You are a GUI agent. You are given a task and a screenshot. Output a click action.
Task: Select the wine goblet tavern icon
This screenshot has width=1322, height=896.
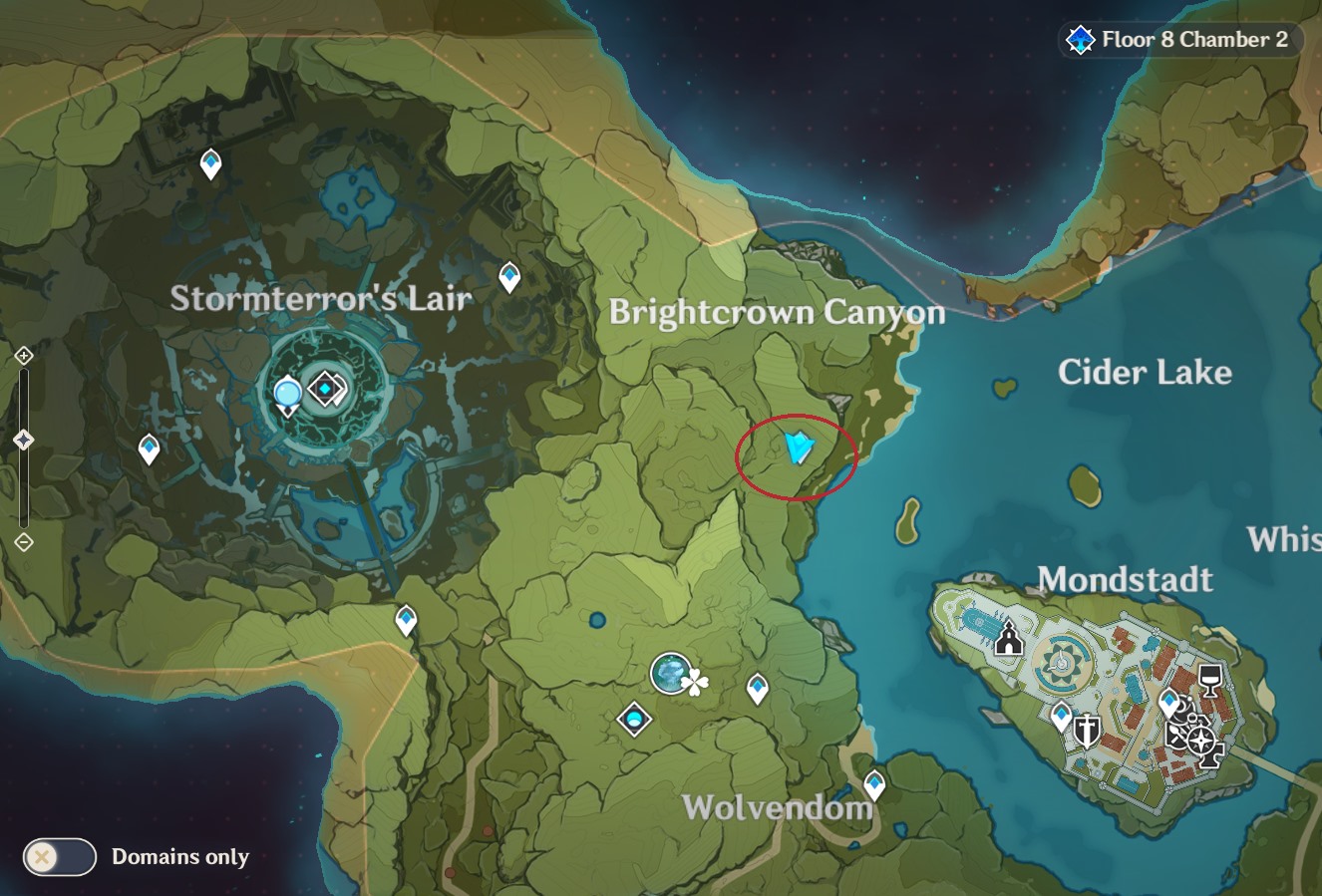(x=1209, y=680)
